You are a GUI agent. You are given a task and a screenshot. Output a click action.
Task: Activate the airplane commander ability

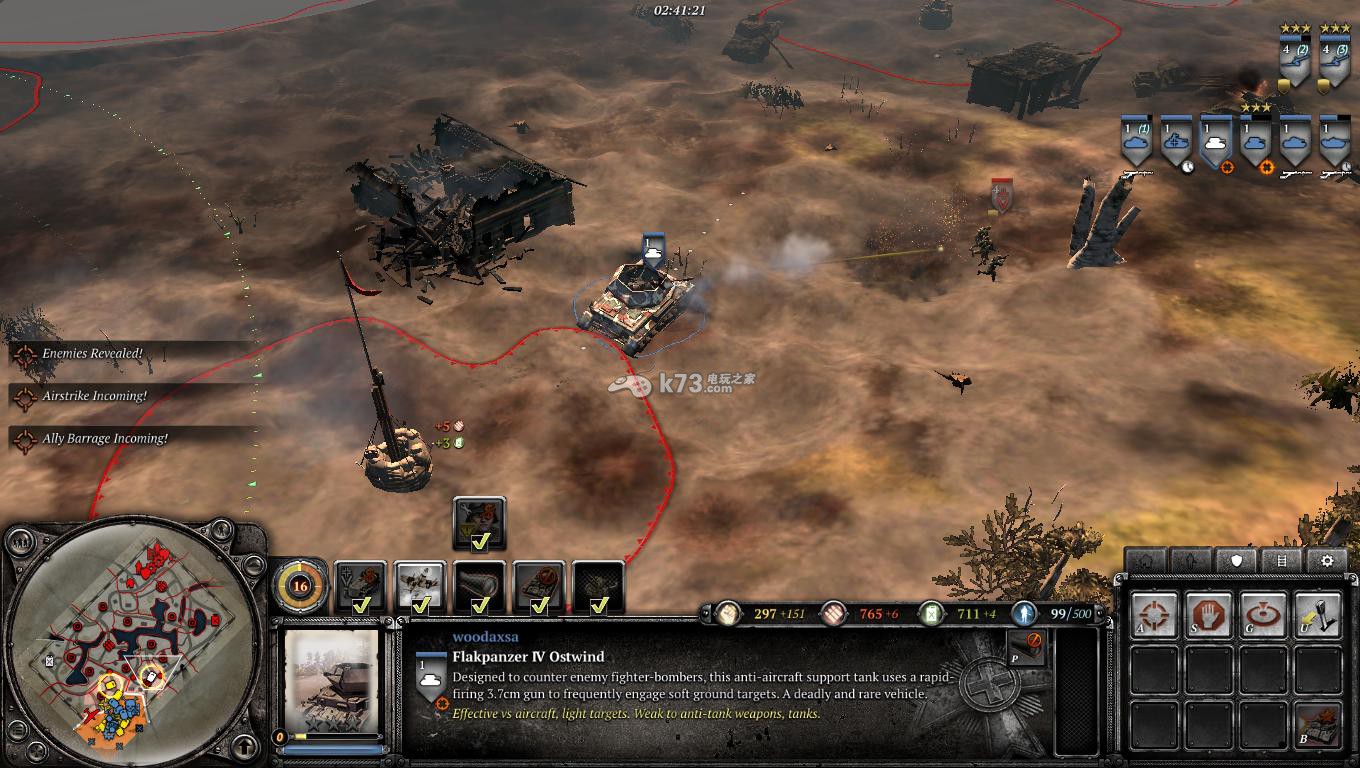pyautogui.click(x=420, y=586)
